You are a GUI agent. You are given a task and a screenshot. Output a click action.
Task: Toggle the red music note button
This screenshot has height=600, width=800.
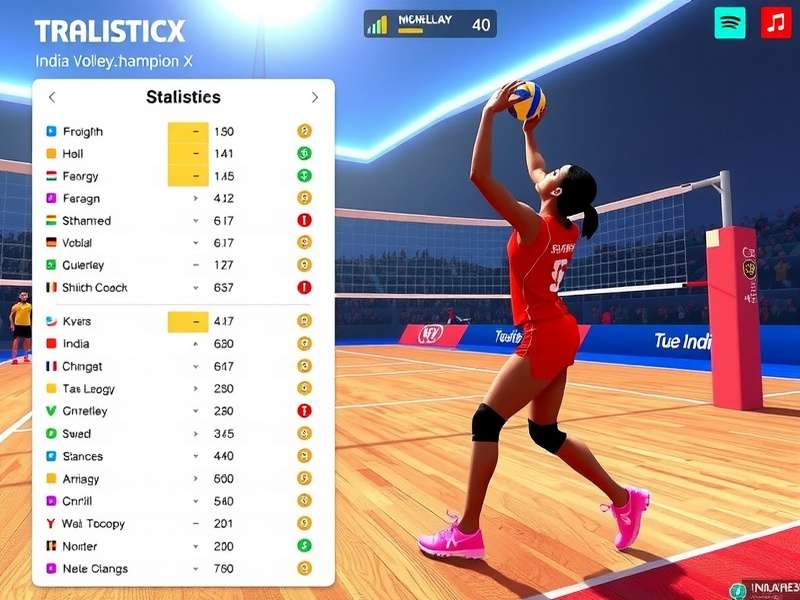click(775, 23)
